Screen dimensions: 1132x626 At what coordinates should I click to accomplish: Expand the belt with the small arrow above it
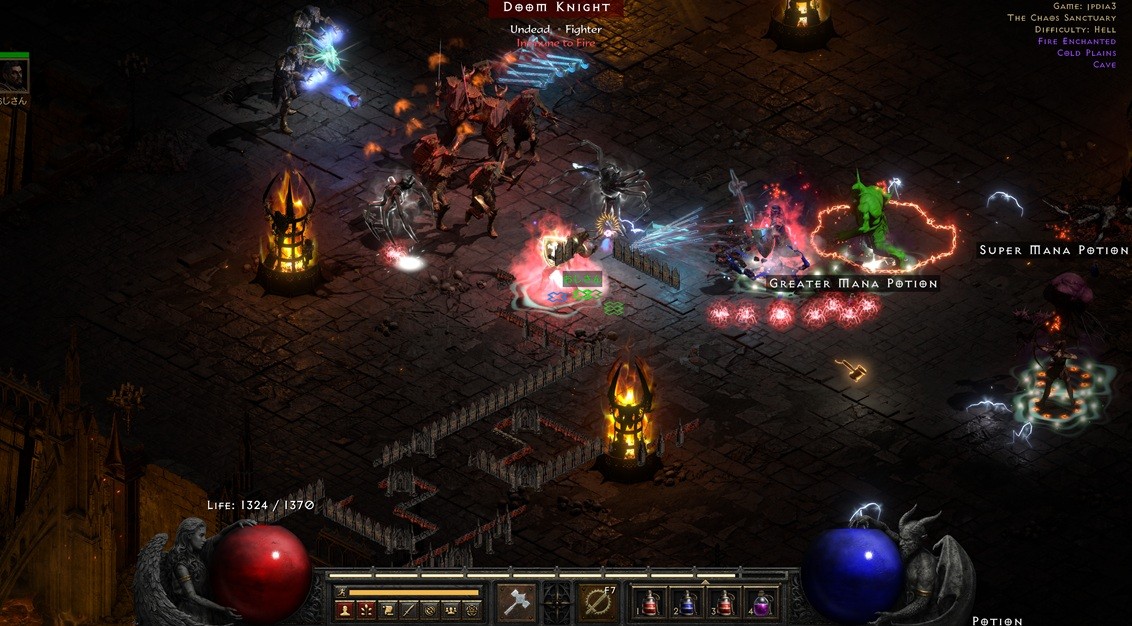point(706,581)
